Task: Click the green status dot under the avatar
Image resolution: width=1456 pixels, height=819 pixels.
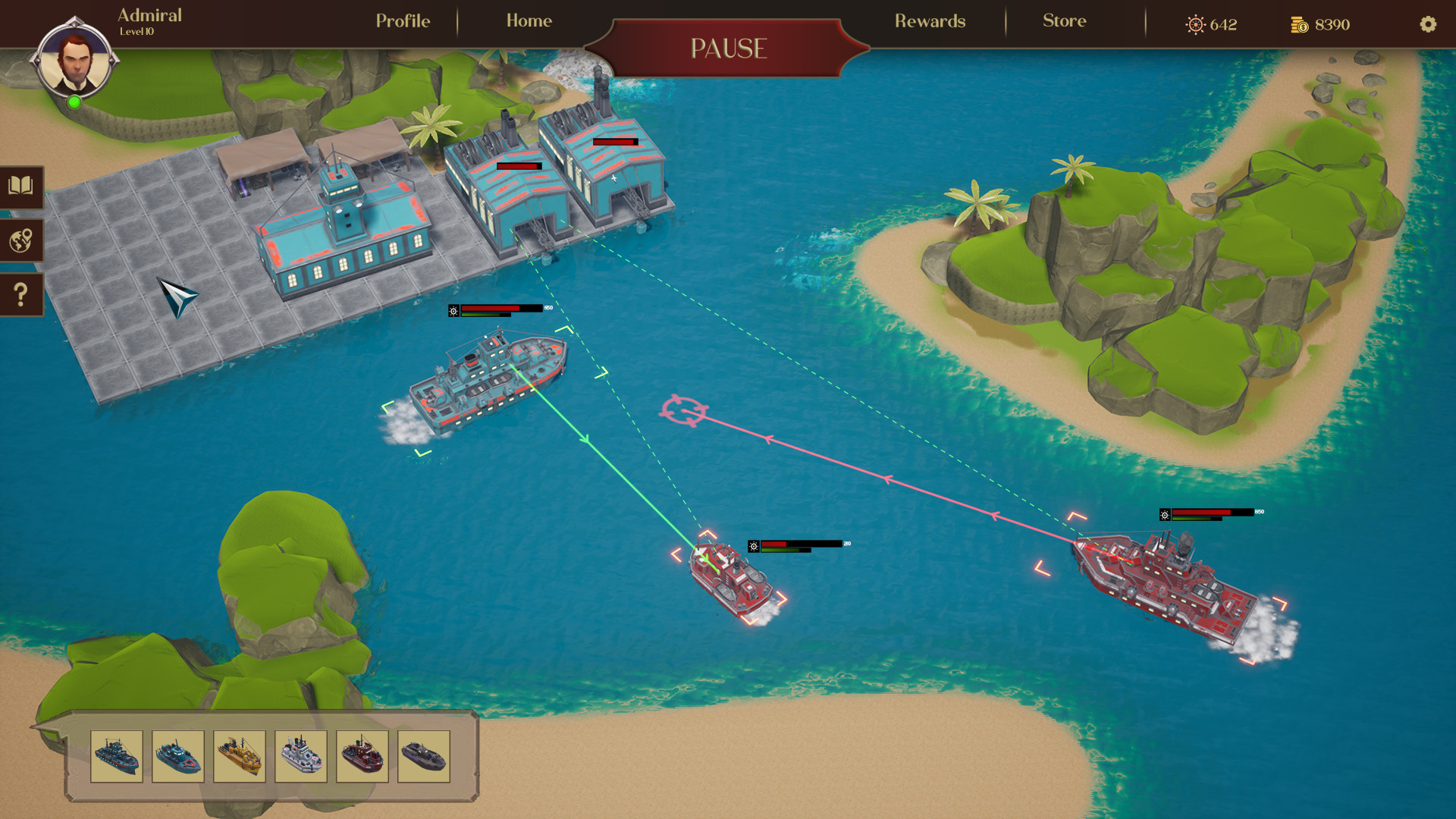Action: [74, 101]
